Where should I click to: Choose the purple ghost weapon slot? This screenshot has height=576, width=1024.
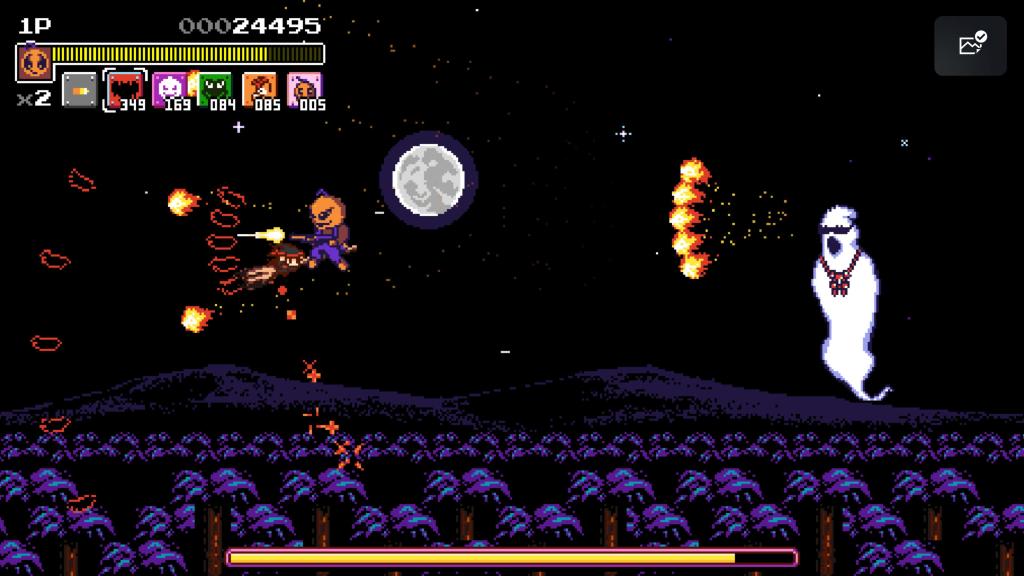(169, 90)
